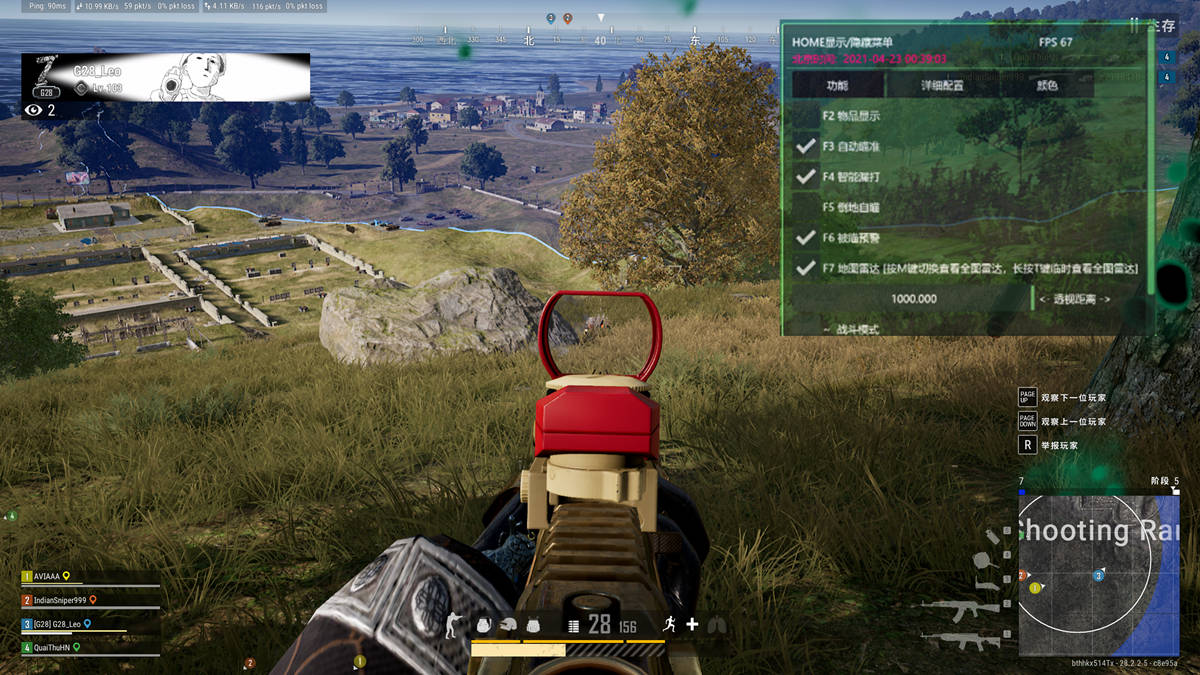
Task: Toggle the F2 物品显示 checkbox
Action: pos(806,116)
